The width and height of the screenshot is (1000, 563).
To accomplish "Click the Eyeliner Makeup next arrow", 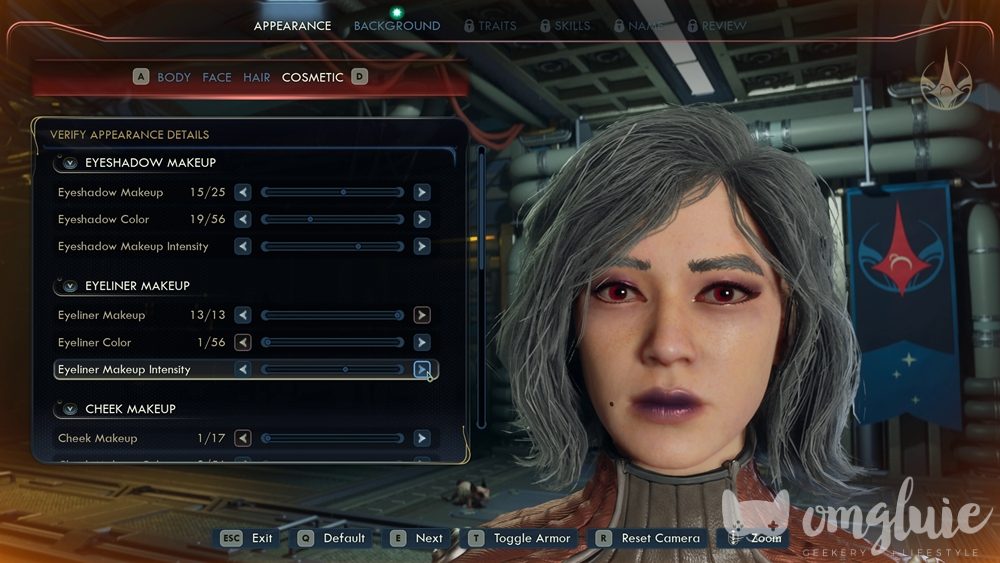I will pyautogui.click(x=422, y=315).
